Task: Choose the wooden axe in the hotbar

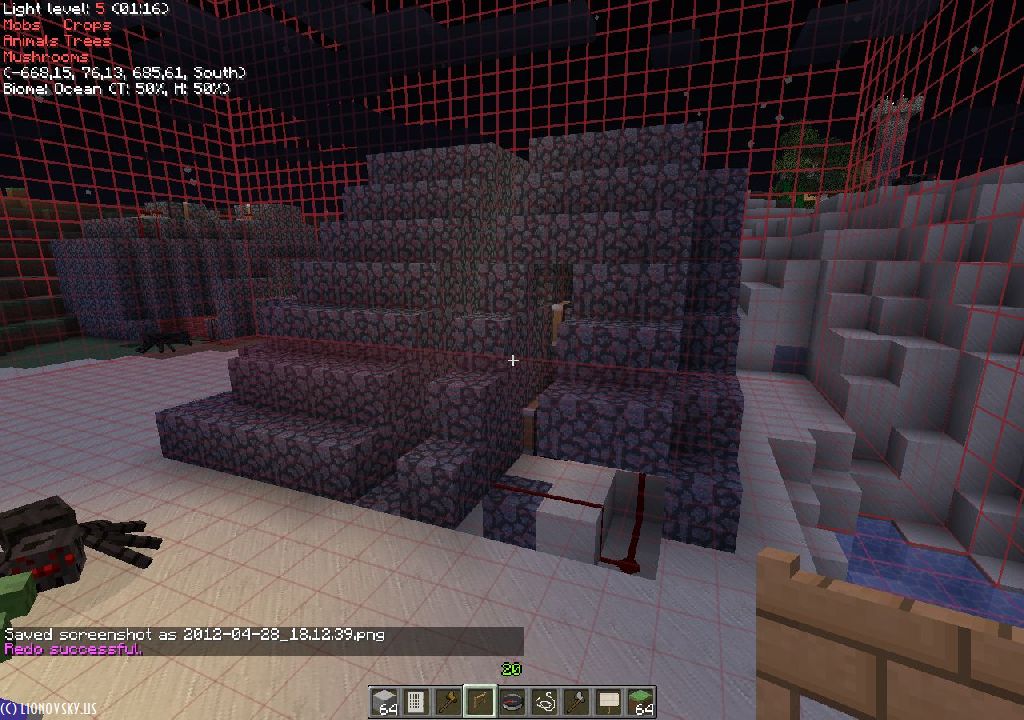Action: 448,702
